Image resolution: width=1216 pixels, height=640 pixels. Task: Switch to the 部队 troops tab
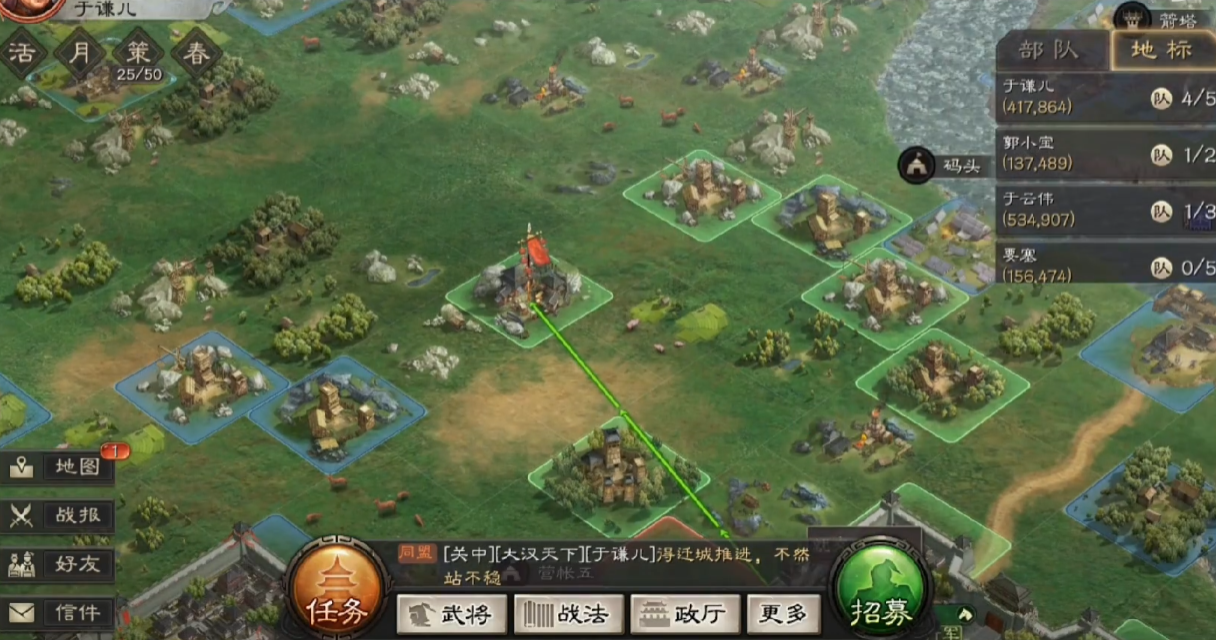[x=1052, y=50]
